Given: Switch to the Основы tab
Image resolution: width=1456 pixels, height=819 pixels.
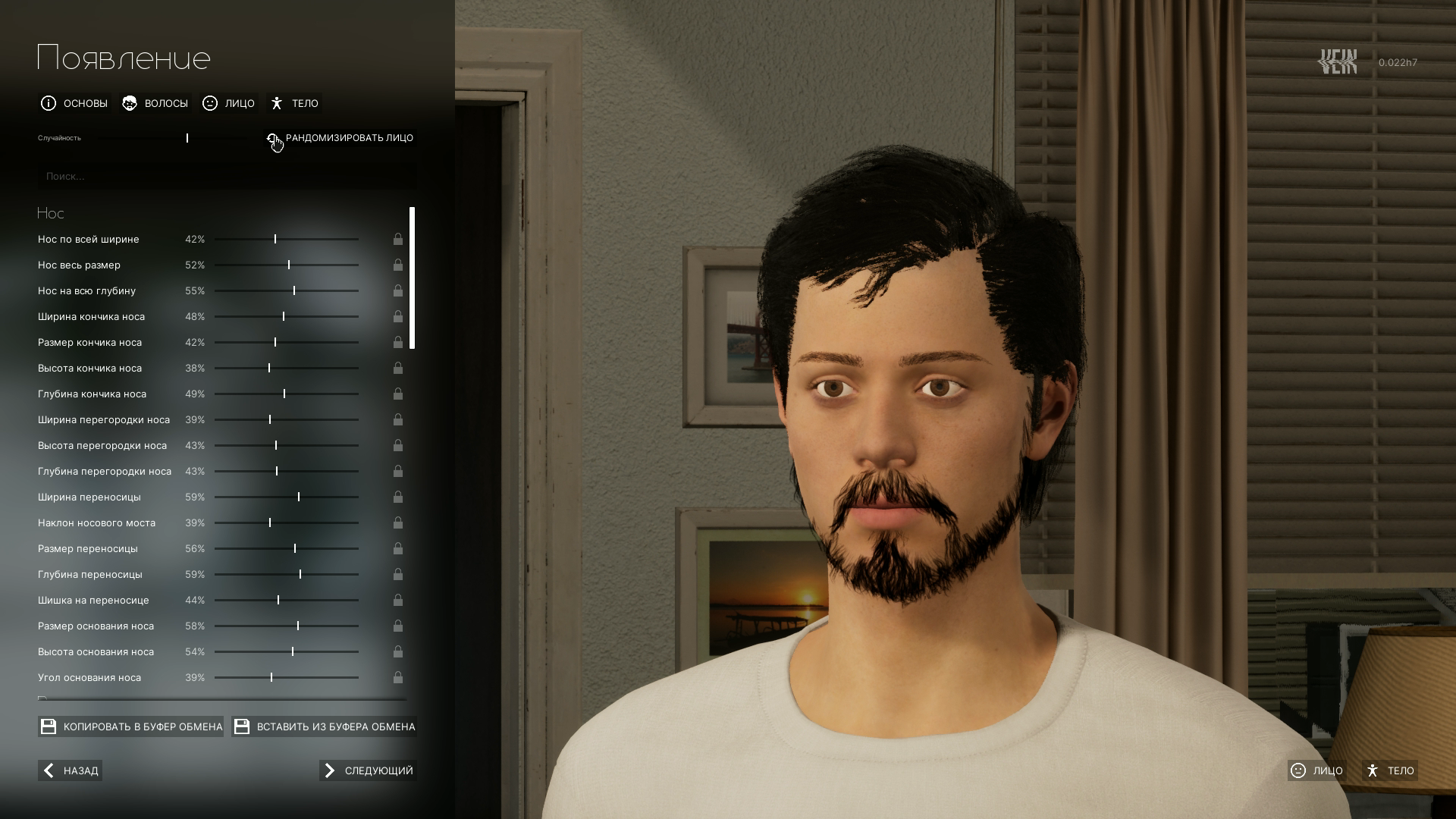Looking at the screenshot, I should coord(74,103).
